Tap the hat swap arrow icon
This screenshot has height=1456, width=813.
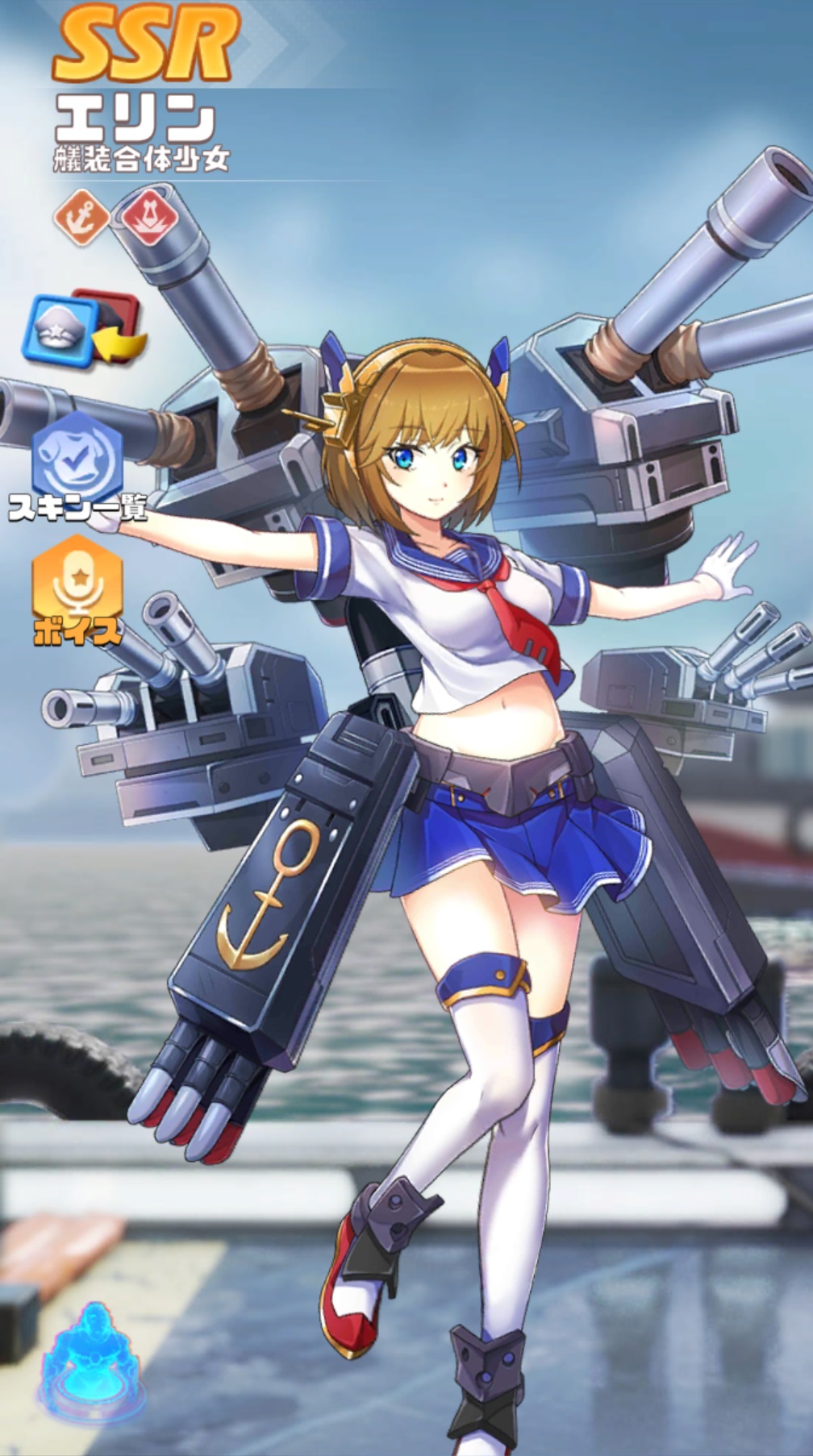(x=83, y=328)
